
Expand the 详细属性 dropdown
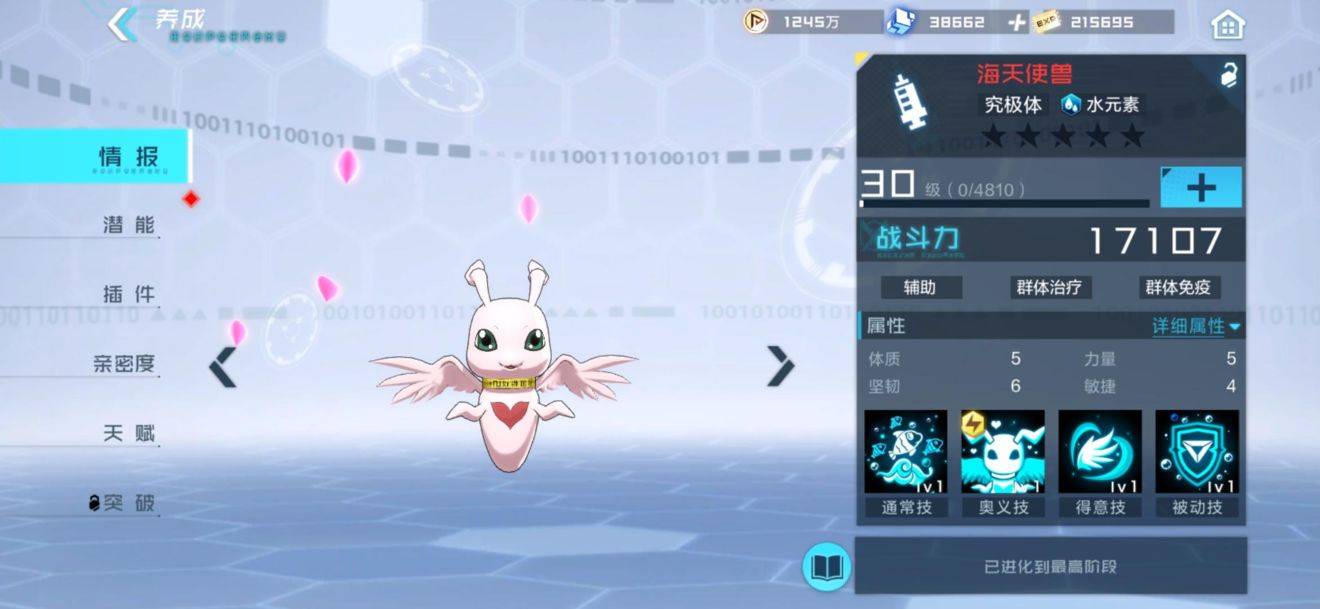[1196, 326]
